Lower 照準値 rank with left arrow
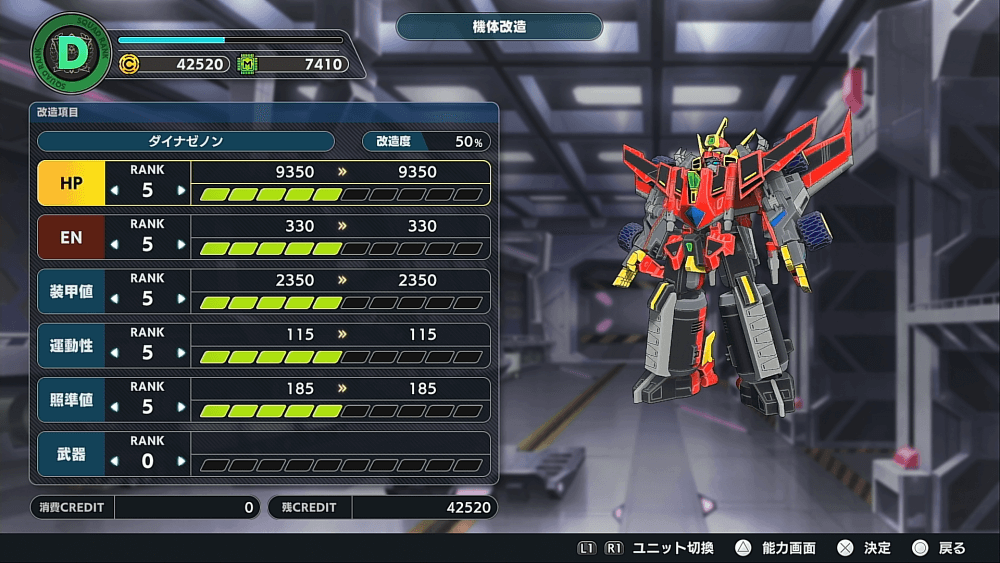The width and height of the screenshot is (1000, 563). tap(113, 407)
